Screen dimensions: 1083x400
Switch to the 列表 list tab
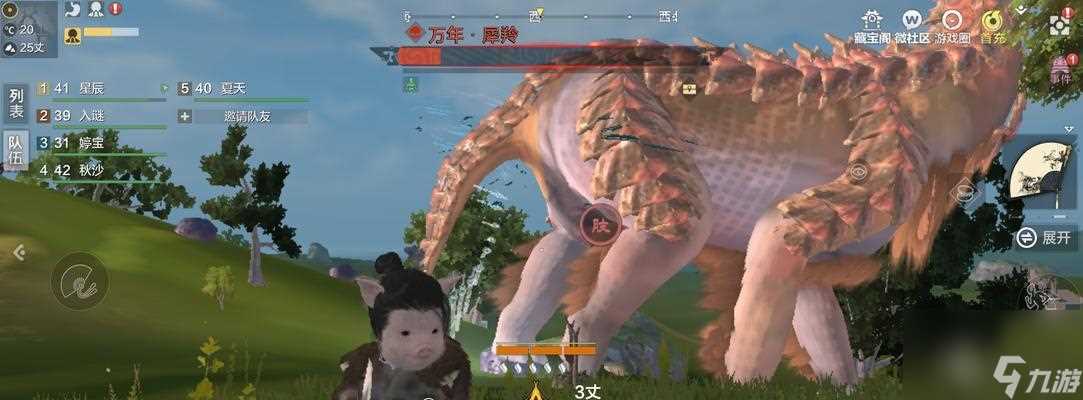point(15,104)
